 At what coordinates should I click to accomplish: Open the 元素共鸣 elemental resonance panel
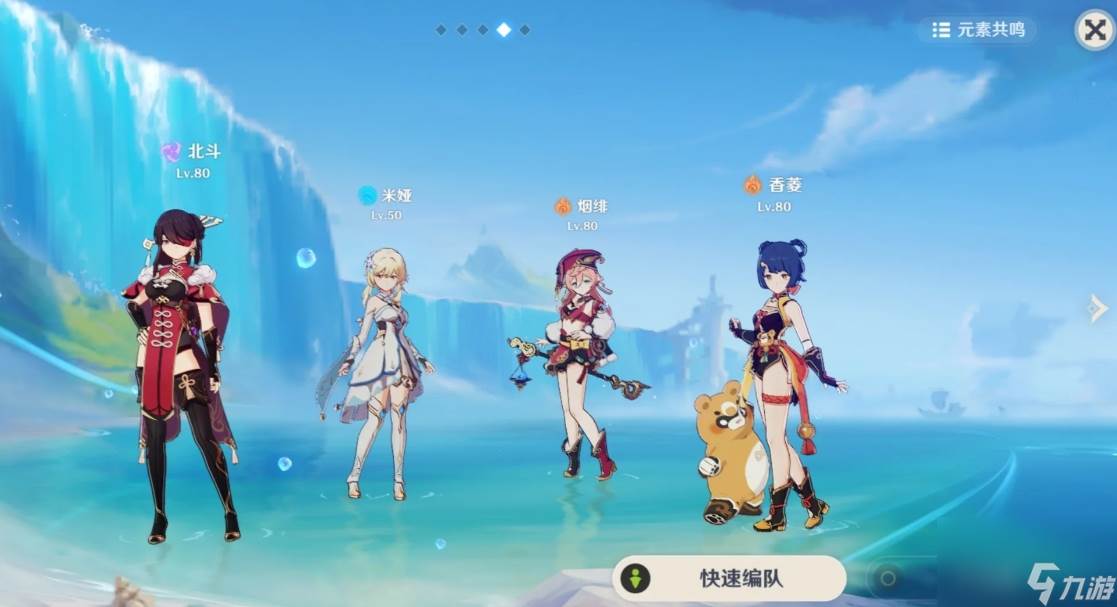(978, 30)
